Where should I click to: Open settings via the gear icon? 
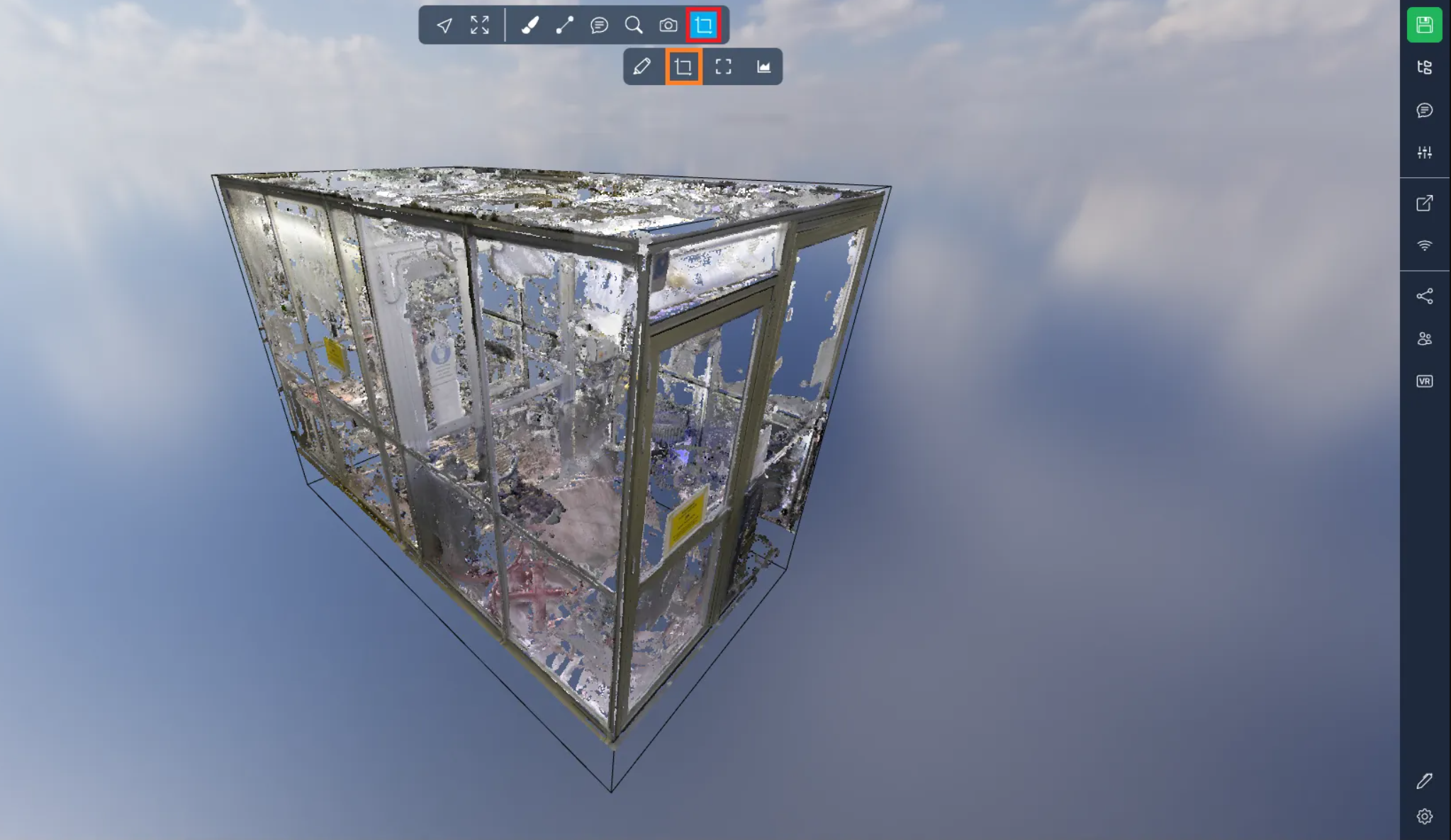click(1424, 817)
